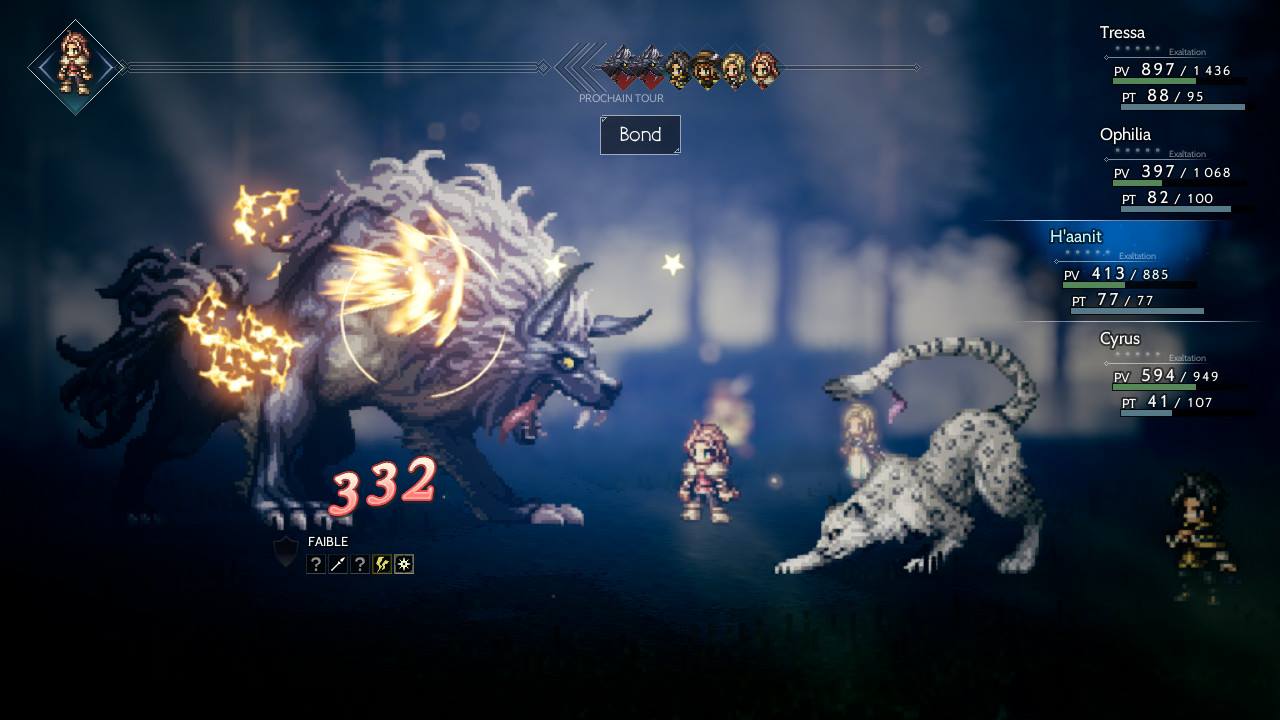This screenshot has height=720, width=1280.
Task: Select the lightning weakness icon
Action: click(382, 564)
